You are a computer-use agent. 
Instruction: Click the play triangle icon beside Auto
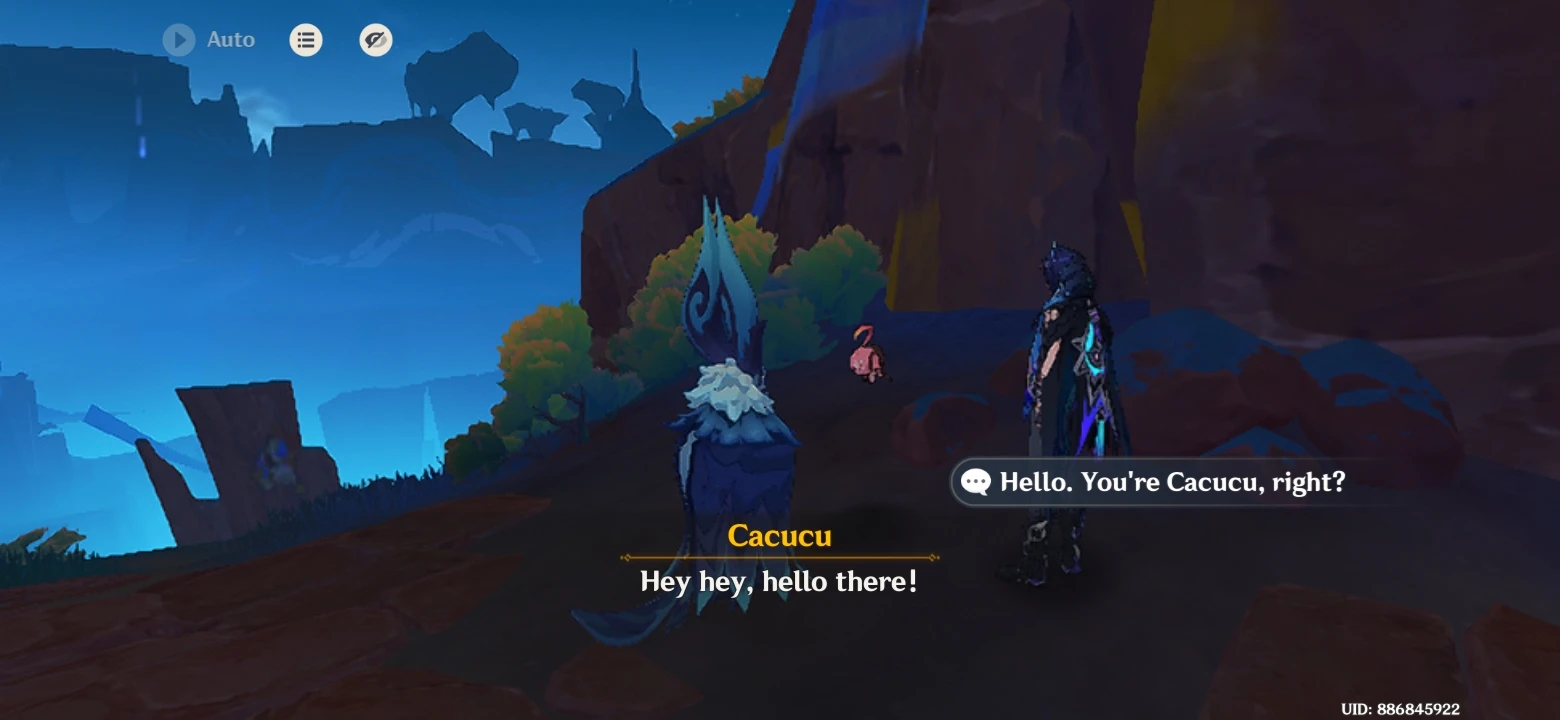point(180,39)
